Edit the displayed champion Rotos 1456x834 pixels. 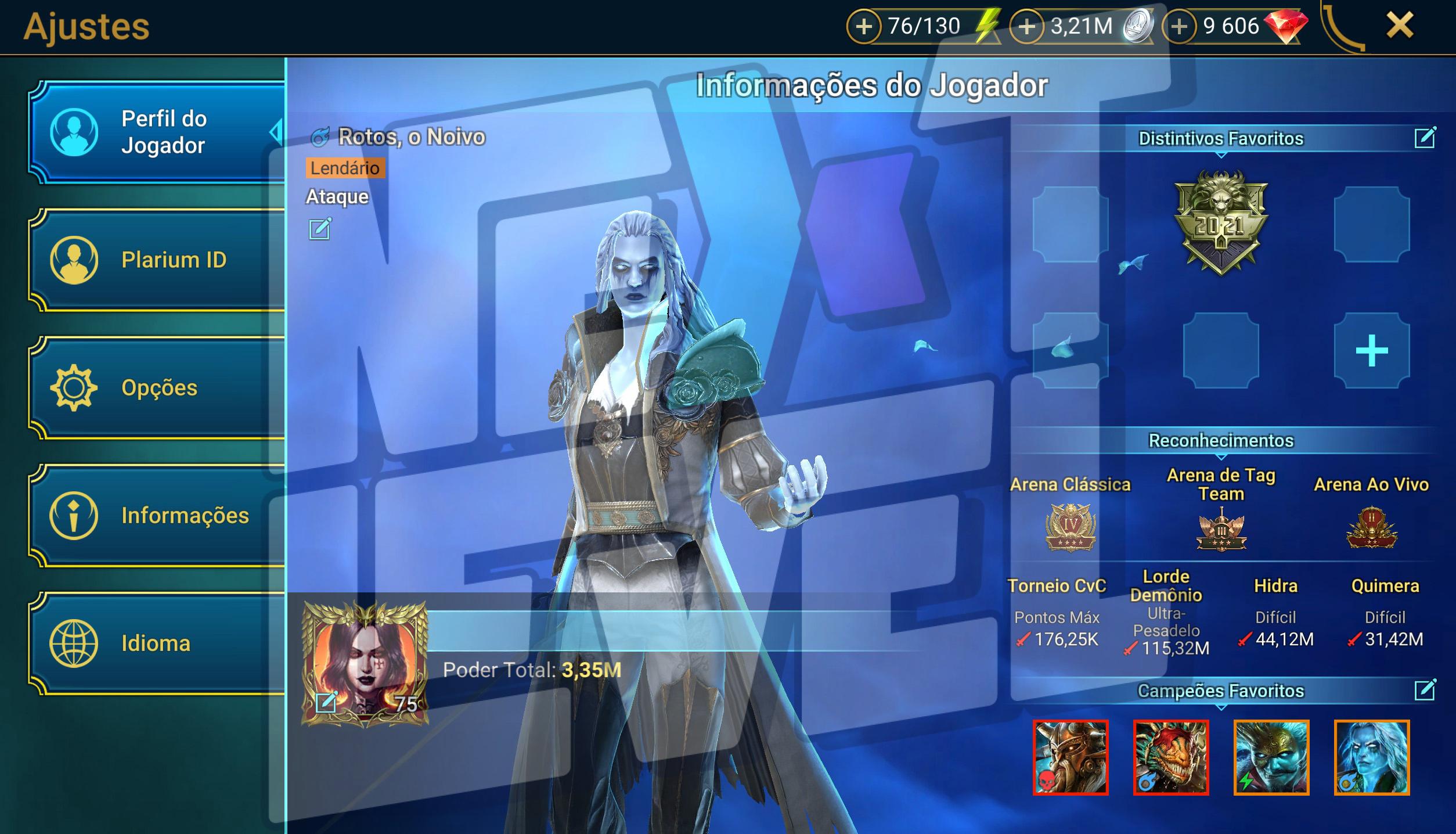tap(320, 229)
